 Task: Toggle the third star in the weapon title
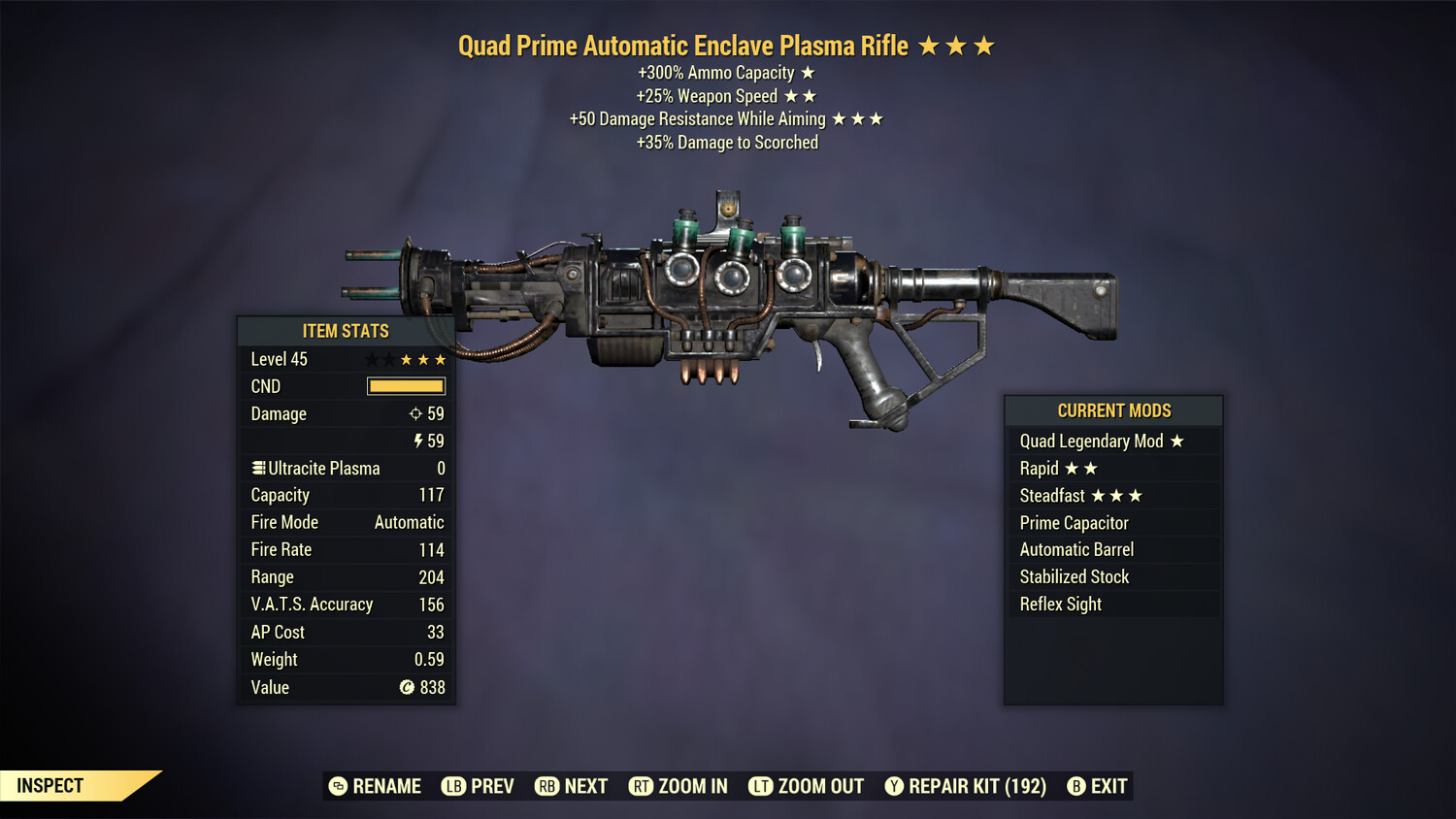pyautogui.click(x=985, y=45)
